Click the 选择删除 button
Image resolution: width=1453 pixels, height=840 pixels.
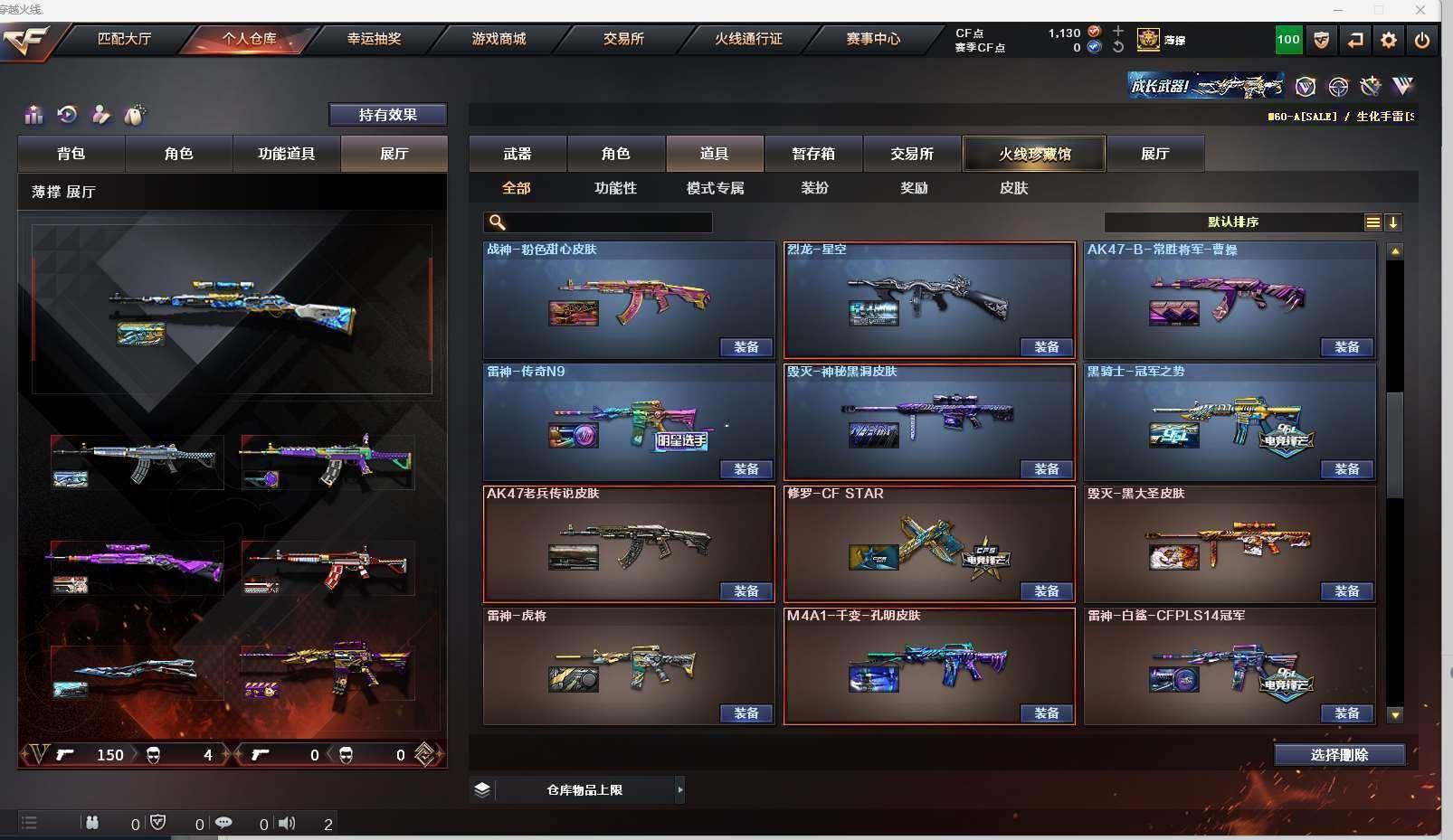coord(1339,755)
